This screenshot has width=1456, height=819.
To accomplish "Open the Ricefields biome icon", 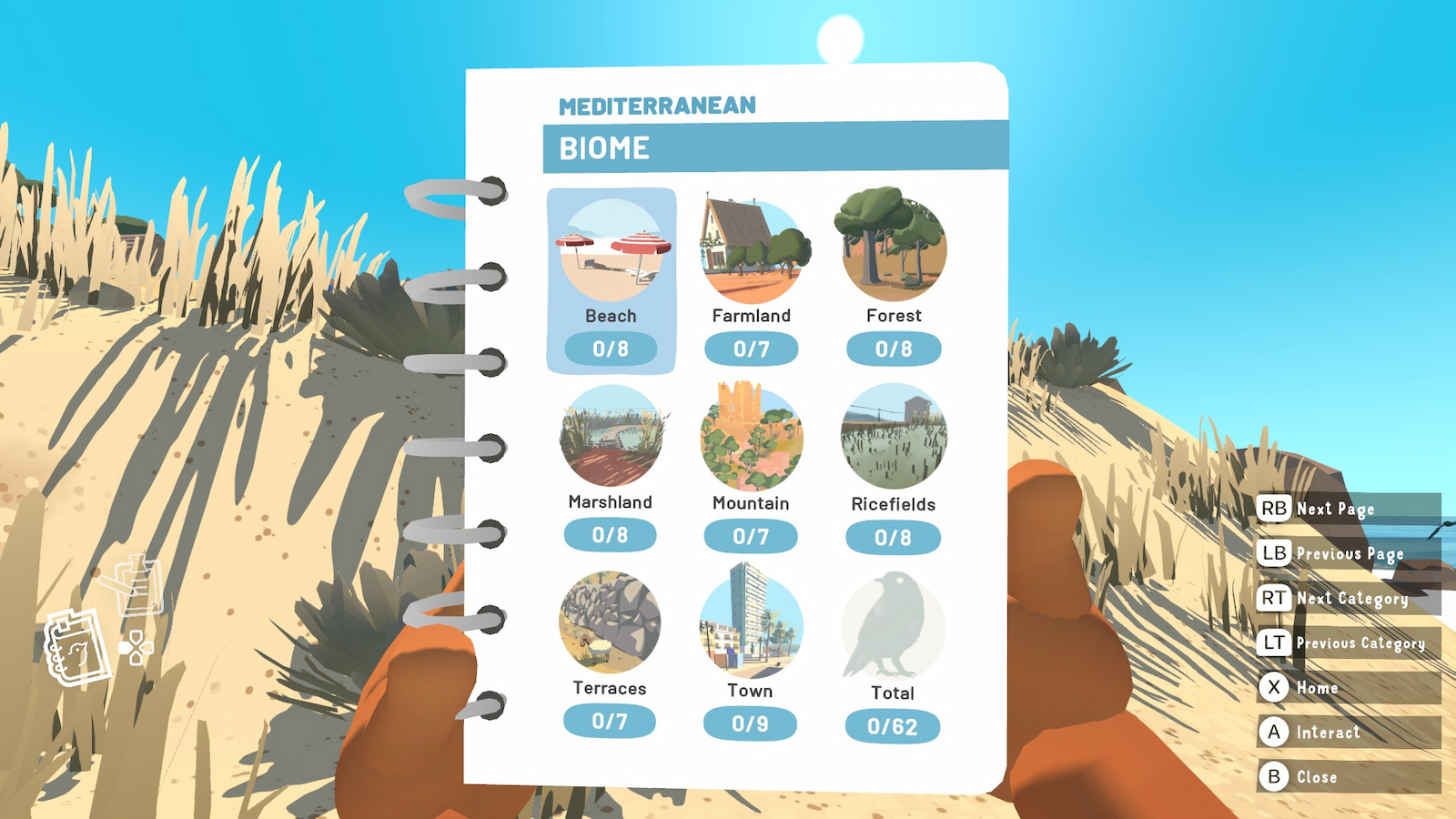I will [893, 434].
